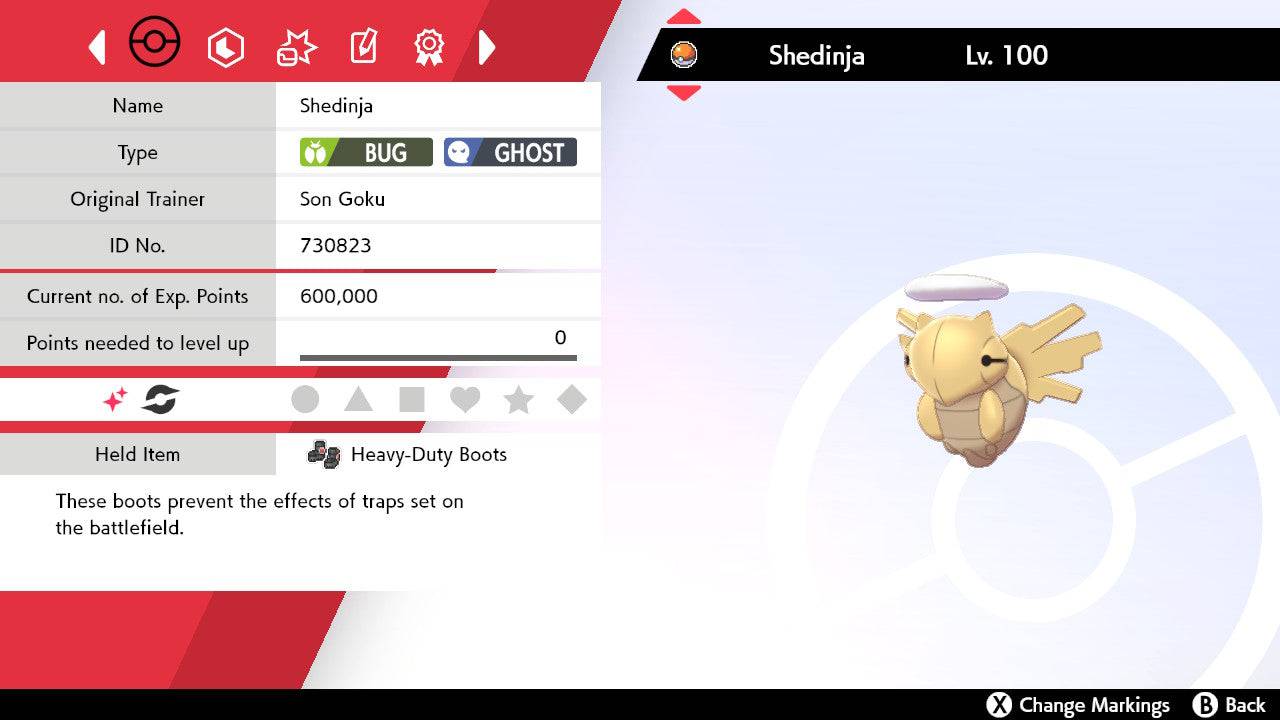This screenshot has height=720, width=1280.
Task: Open the trainer memo notepad tab
Action: (x=363, y=47)
